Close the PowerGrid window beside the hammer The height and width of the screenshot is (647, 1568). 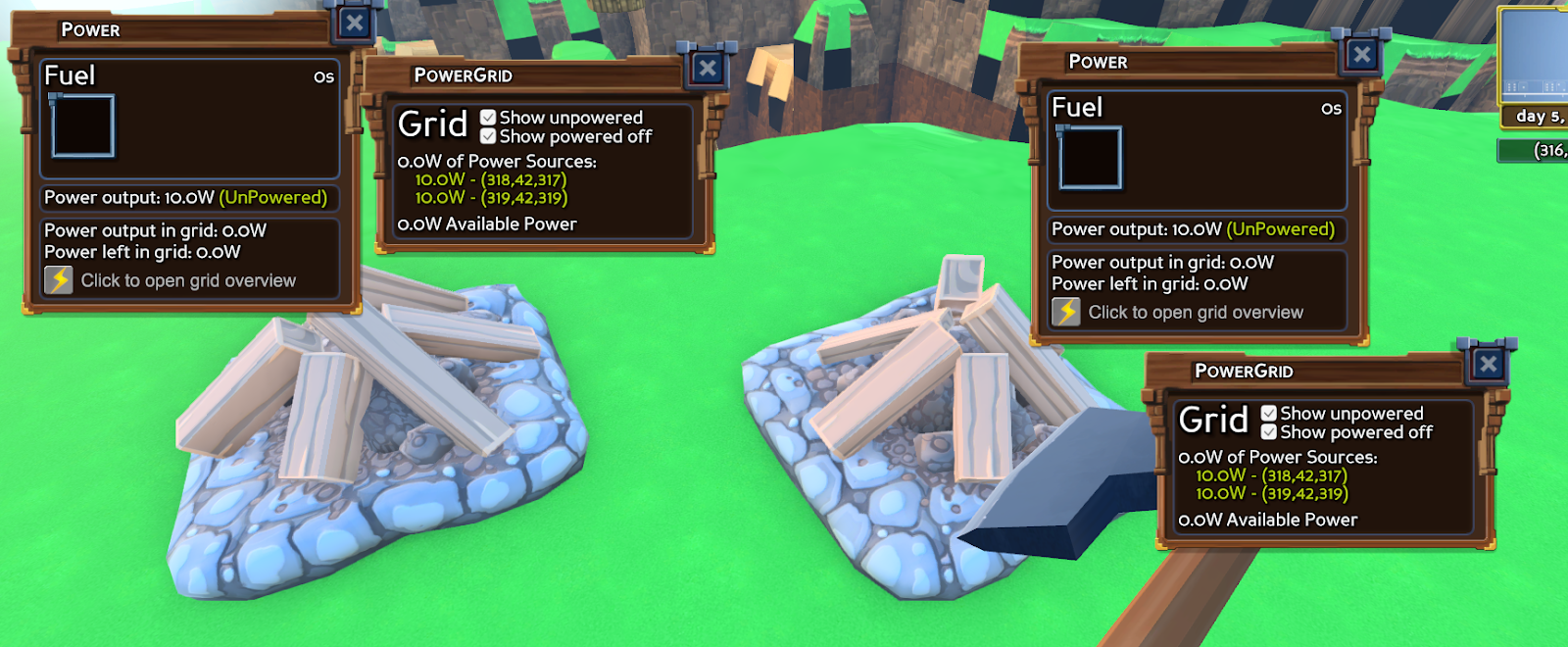coord(1488,365)
